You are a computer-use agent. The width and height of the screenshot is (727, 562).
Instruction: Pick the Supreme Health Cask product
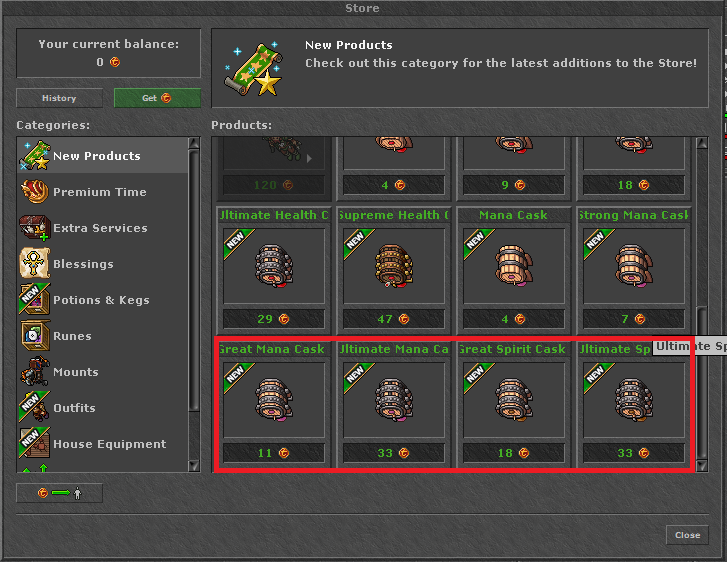click(393, 266)
